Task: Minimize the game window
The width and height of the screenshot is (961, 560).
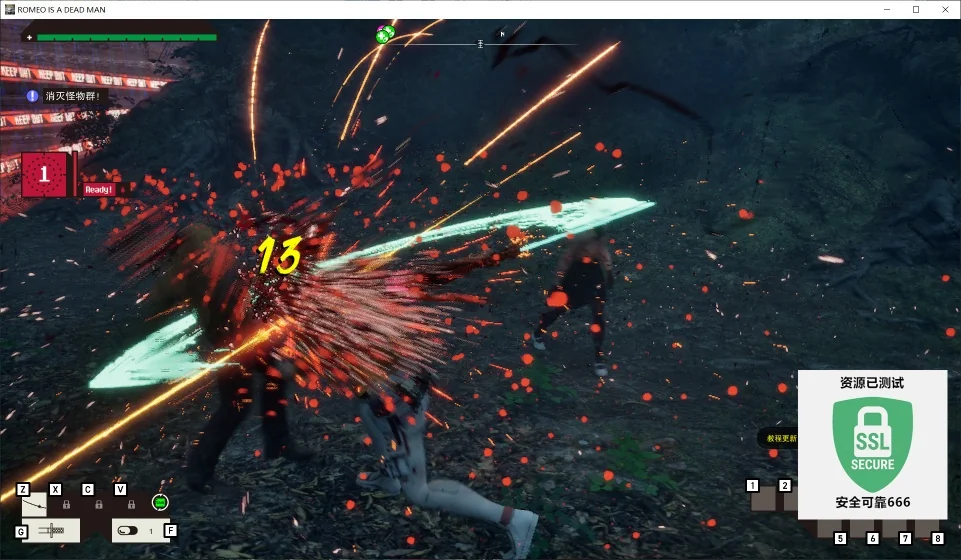Action: (x=887, y=9)
